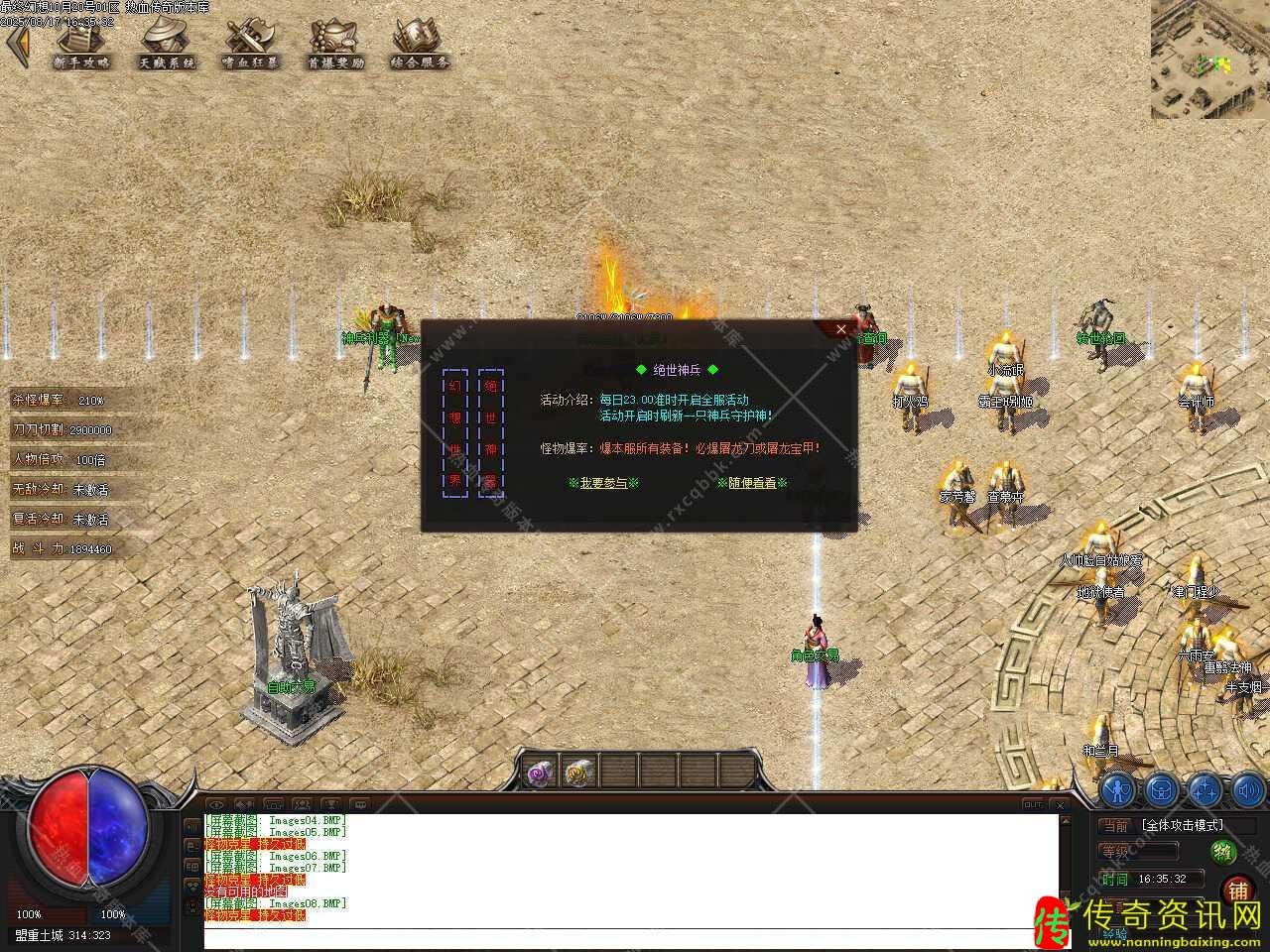
Task: Open the 首爆奖励 first-drop rewards
Action: point(335,44)
